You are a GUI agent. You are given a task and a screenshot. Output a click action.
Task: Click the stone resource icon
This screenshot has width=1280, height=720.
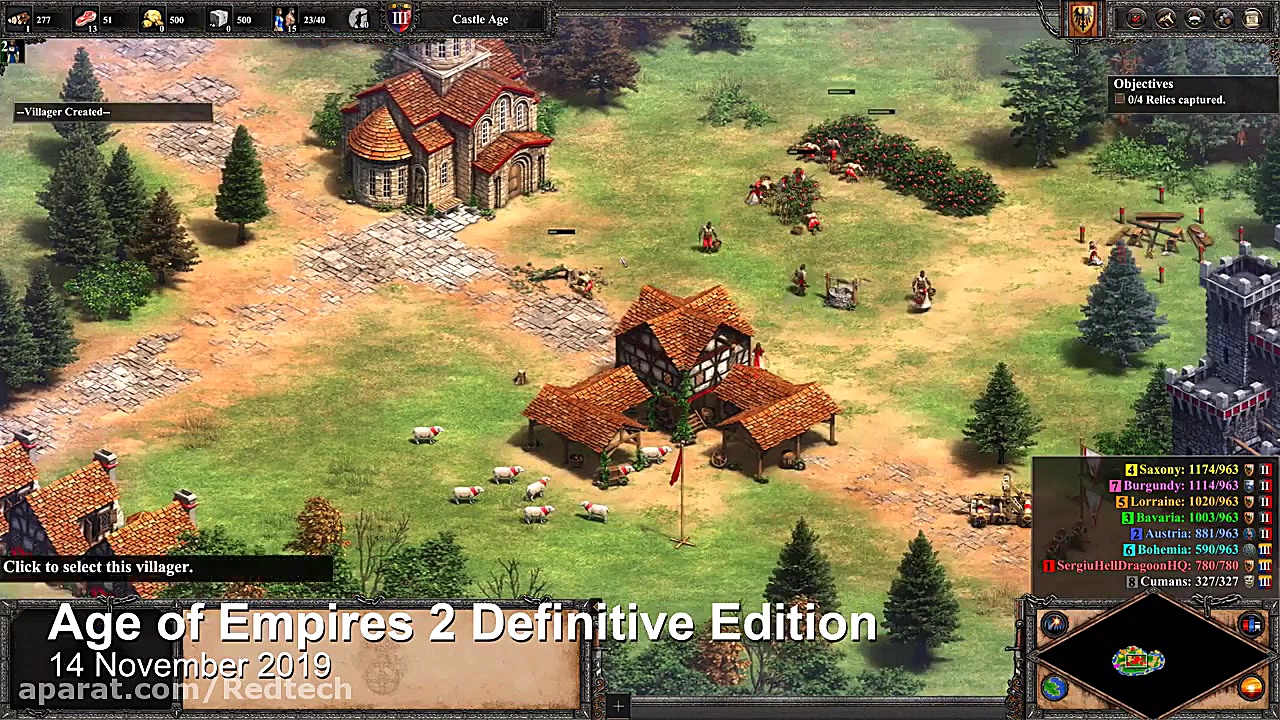[x=220, y=18]
